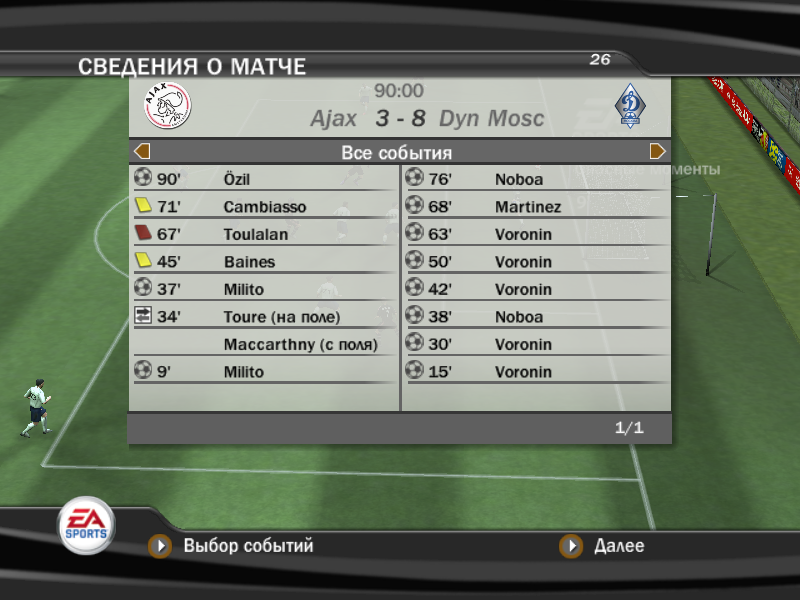Select Noboa's 76' goal row
The image size is (800, 614).
pos(536,180)
